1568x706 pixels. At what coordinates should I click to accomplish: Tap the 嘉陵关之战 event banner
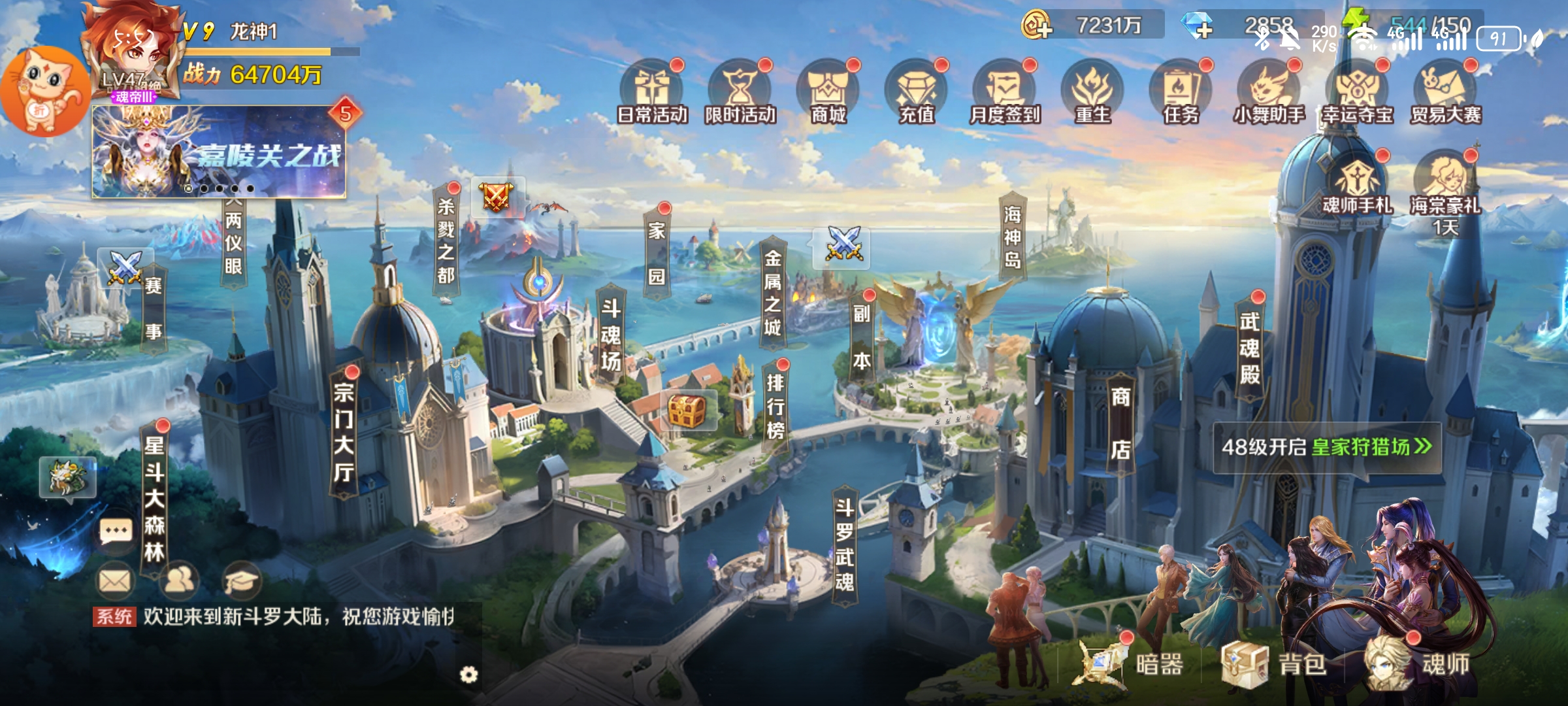[219, 152]
